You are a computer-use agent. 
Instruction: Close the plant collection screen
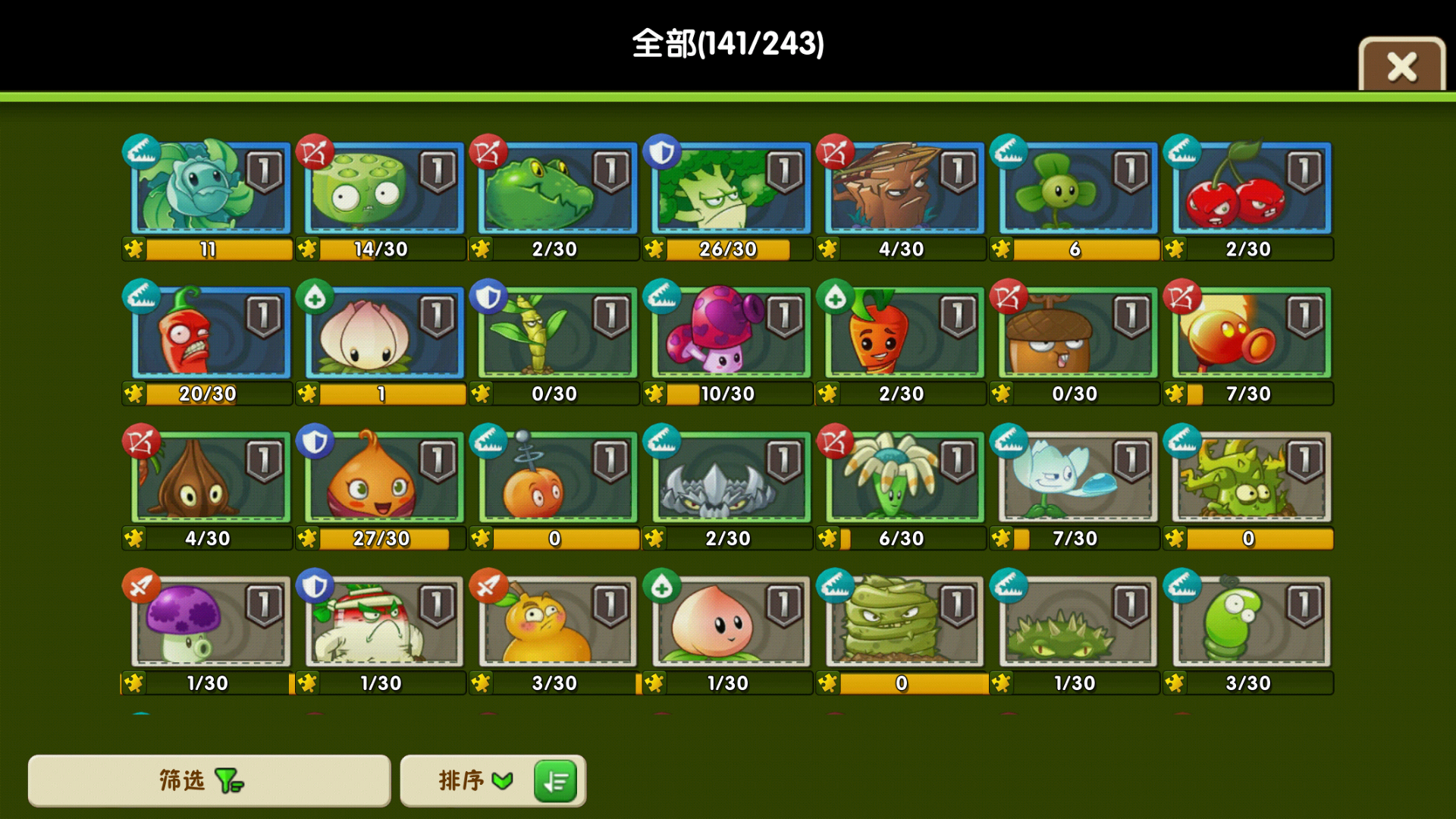pos(1401,66)
